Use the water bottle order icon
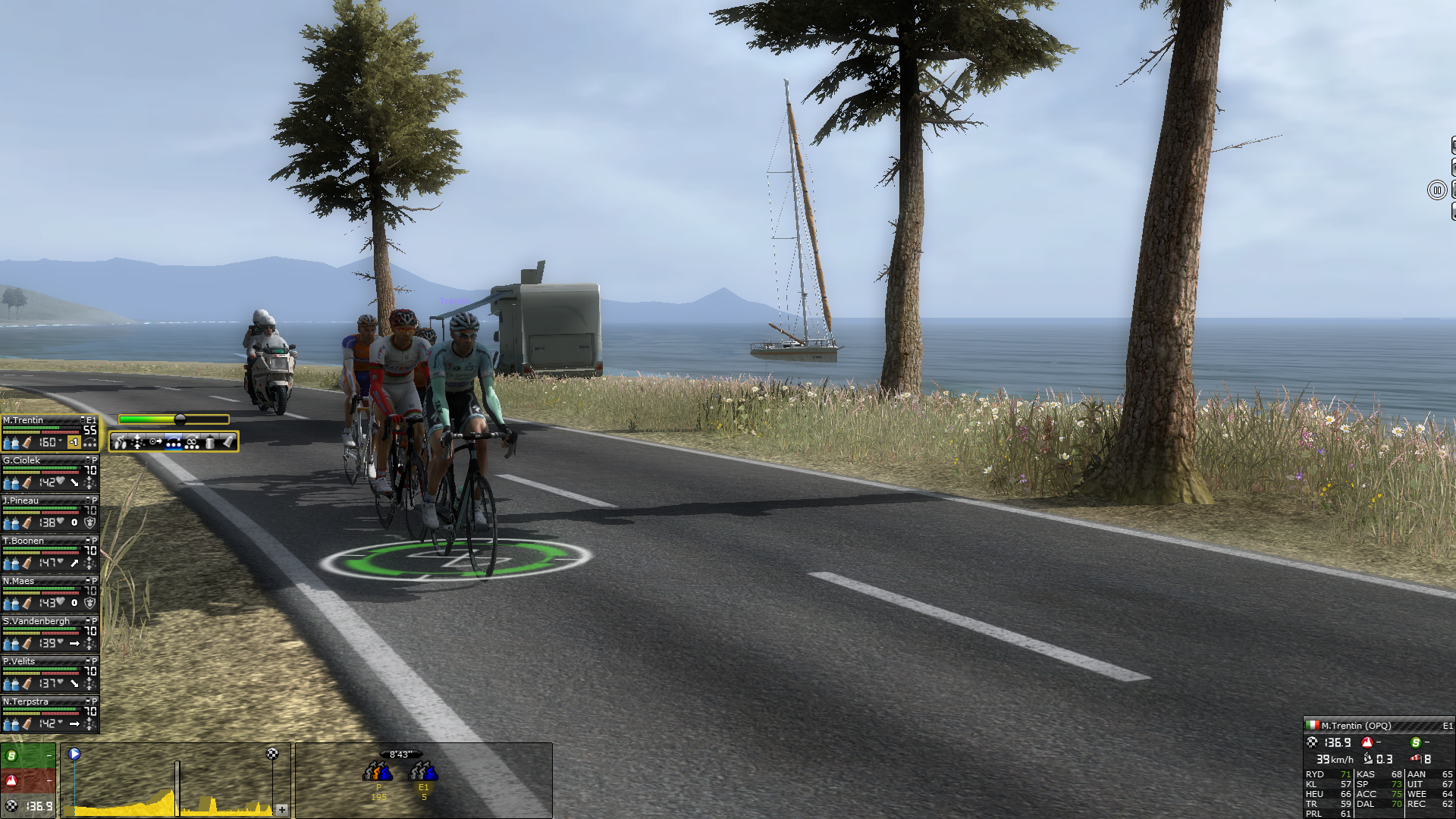1456x819 pixels. coord(210,442)
